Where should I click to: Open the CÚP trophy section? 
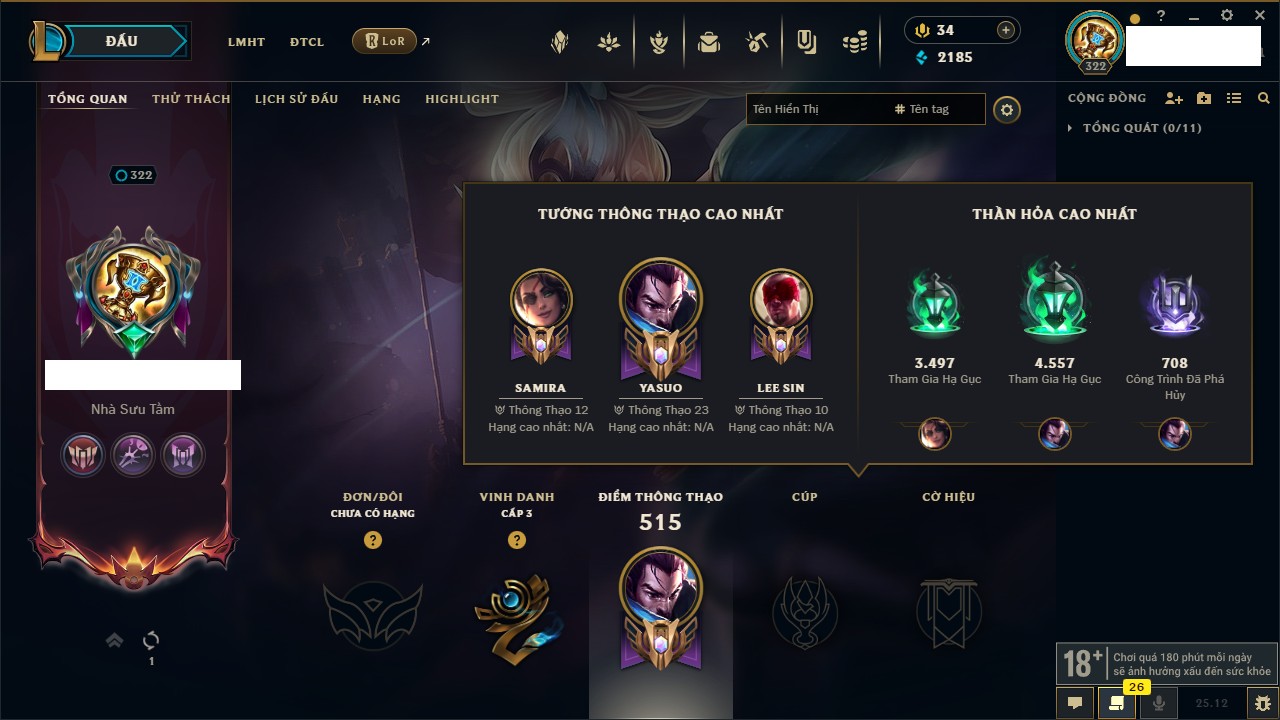click(x=804, y=612)
